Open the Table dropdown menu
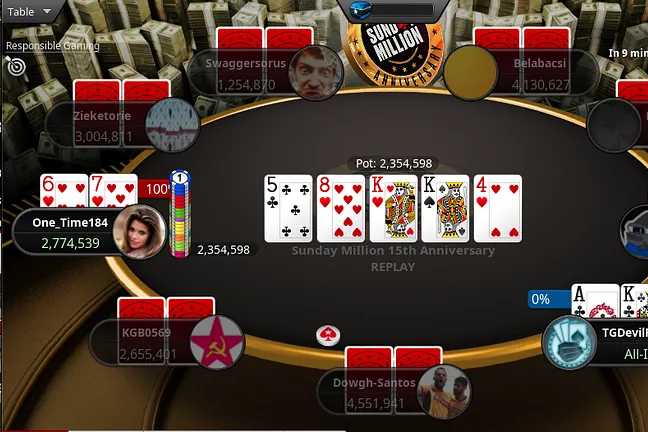 [x=31, y=12]
